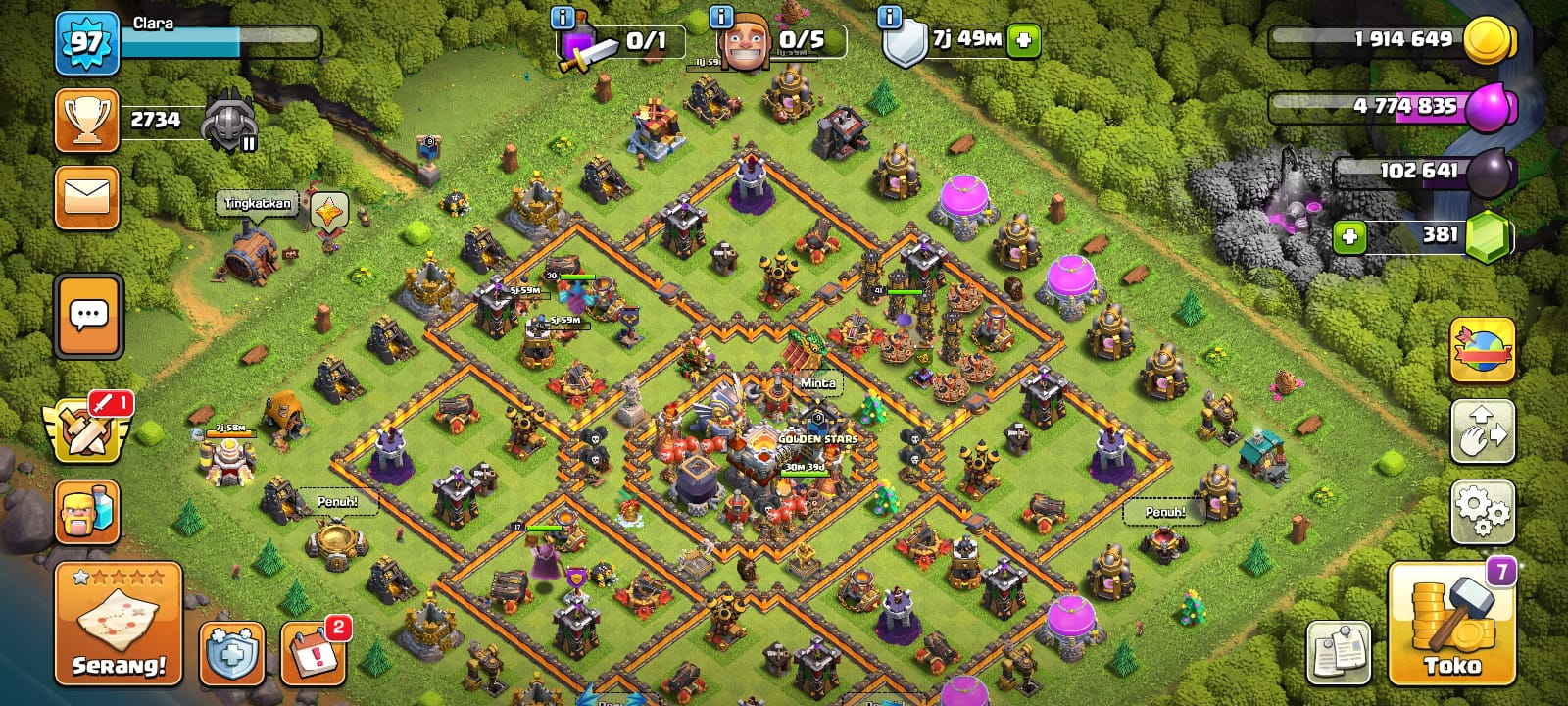Image resolution: width=1568 pixels, height=706 pixels.
Task: Open the mail envelope inbox
Action: click(87, 196)
